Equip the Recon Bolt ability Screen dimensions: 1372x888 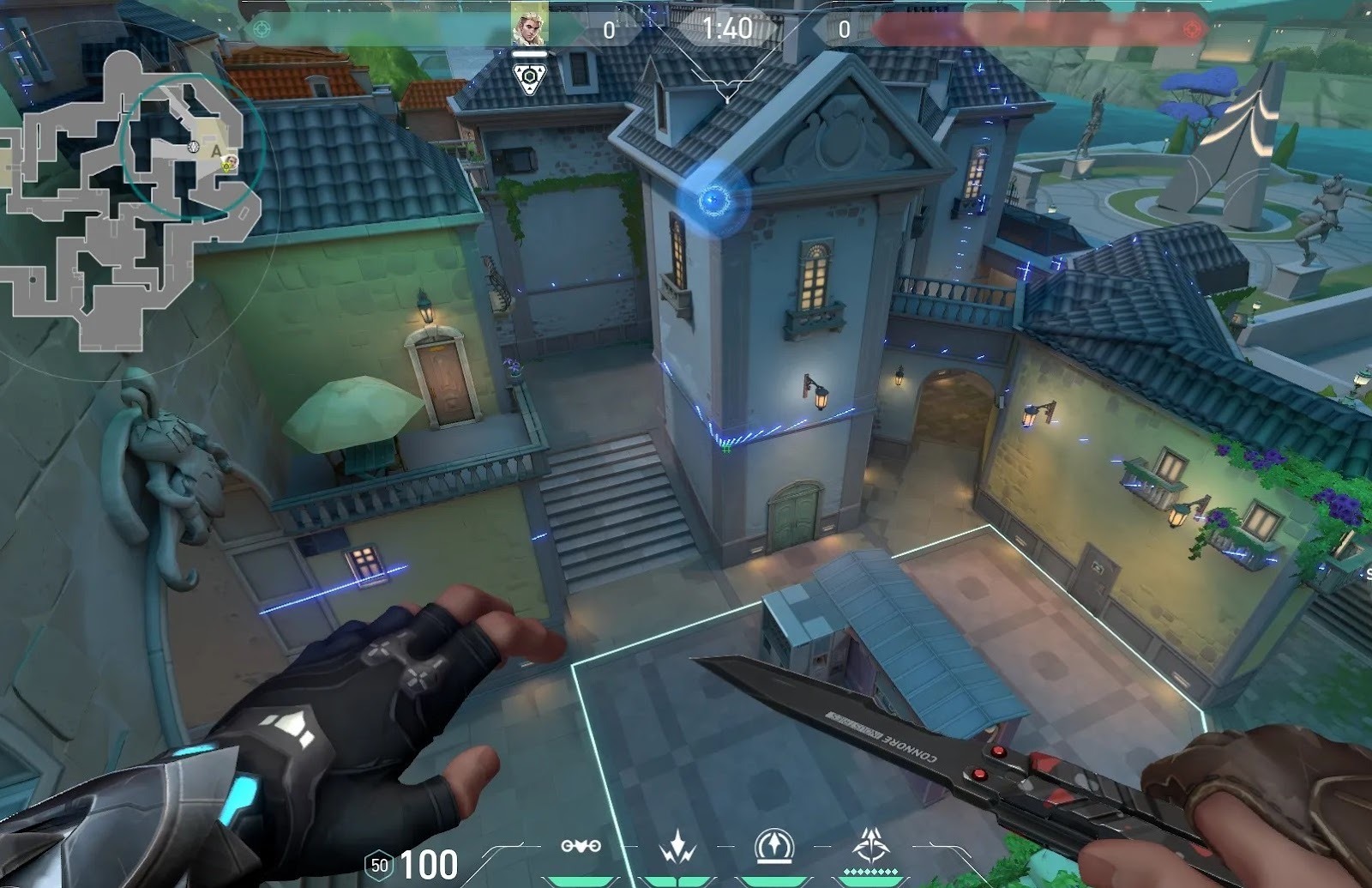point(773,847)
